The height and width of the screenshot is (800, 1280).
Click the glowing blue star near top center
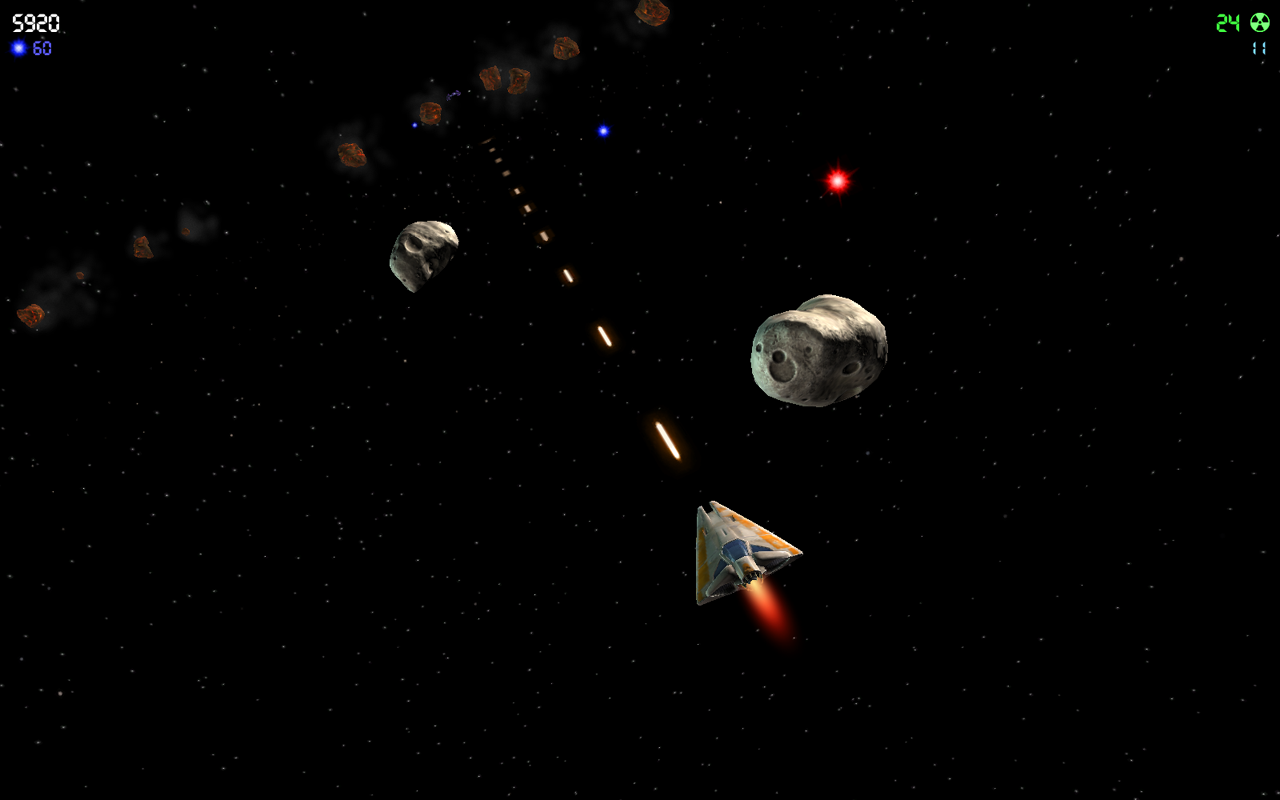coord(603,130)
